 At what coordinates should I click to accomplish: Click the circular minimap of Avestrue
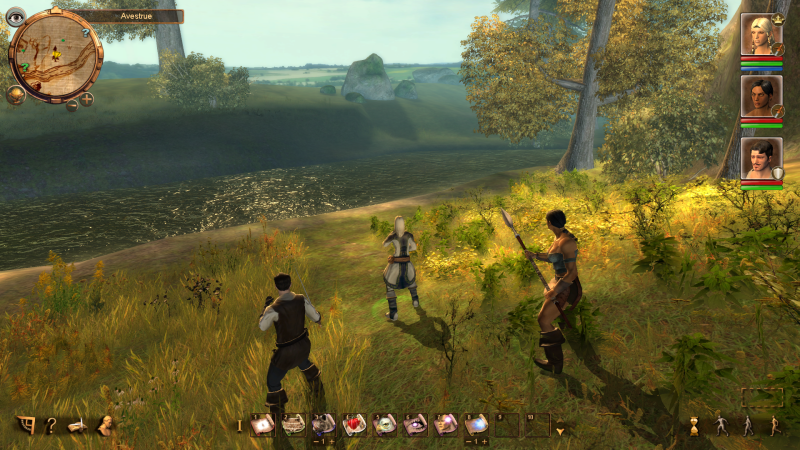click(55, 55)
